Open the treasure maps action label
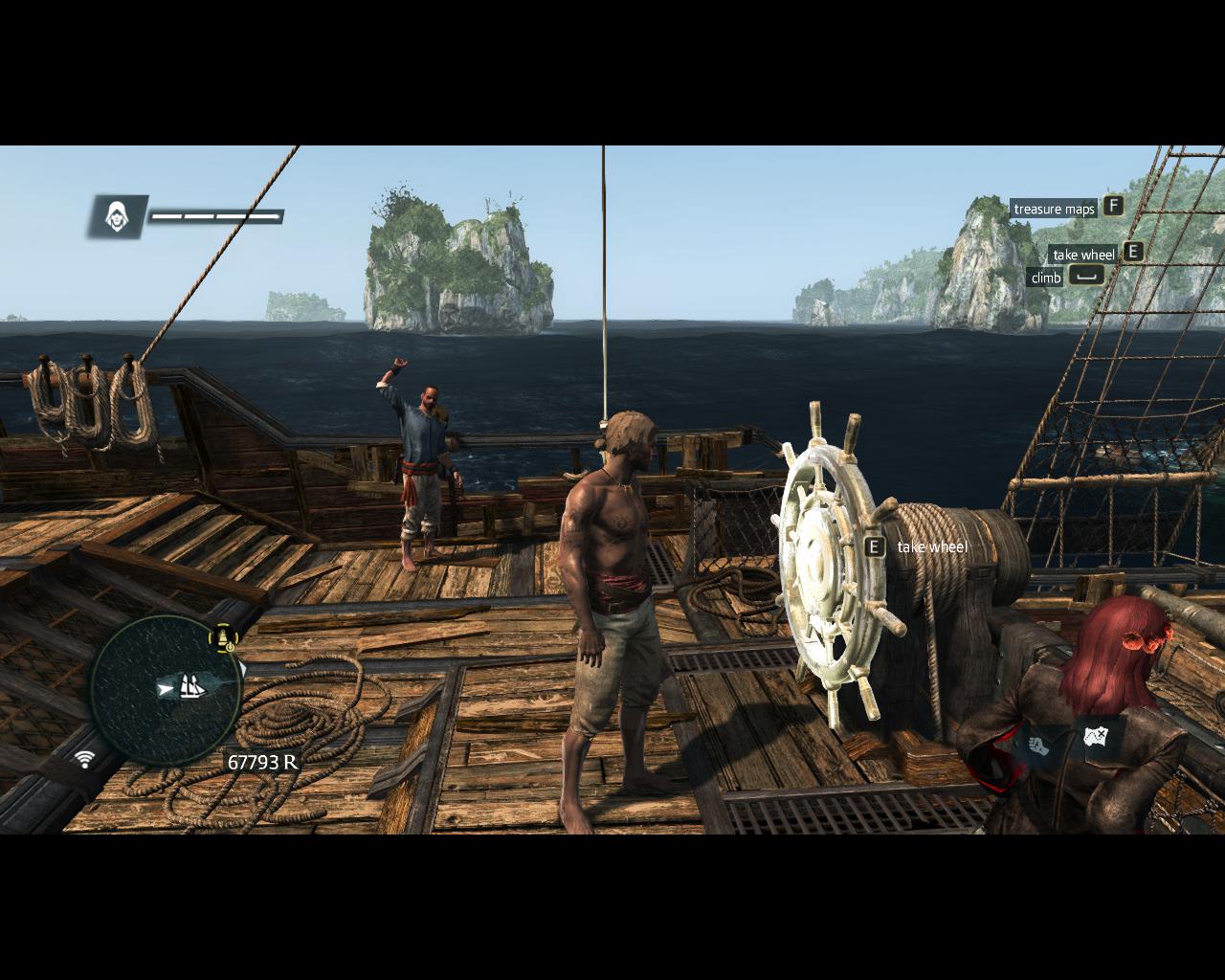 click(1054, 209)
